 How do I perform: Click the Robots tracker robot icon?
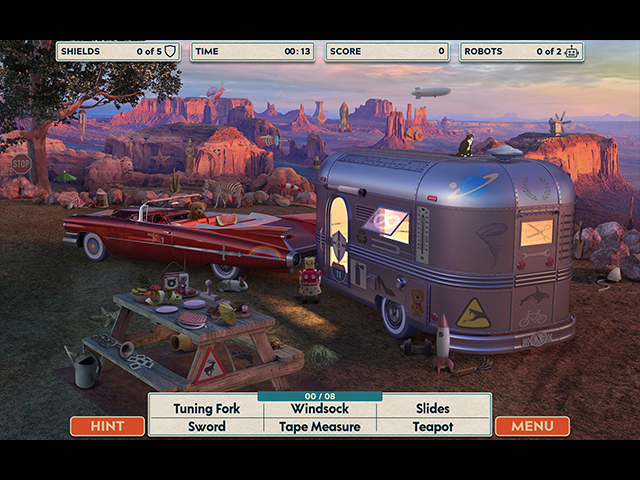(571, 51)
